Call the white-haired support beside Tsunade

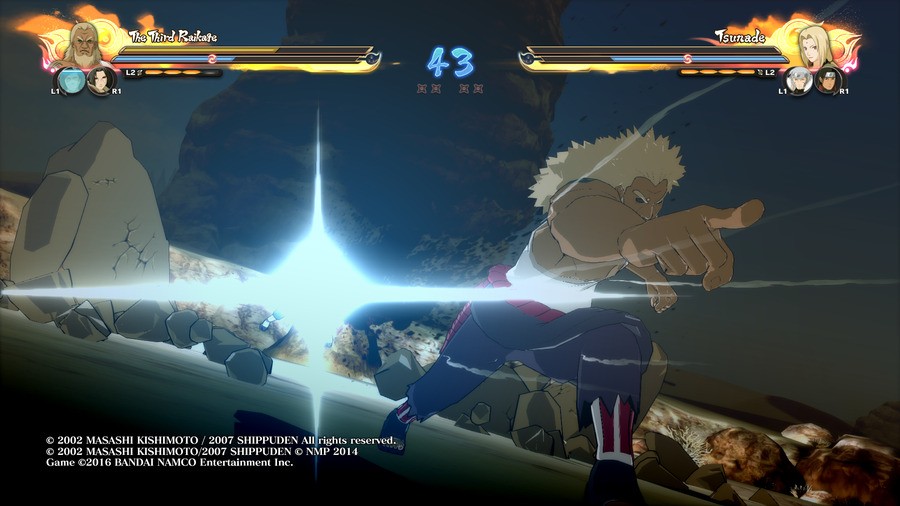pyautogui.click(x=798, y=81)
